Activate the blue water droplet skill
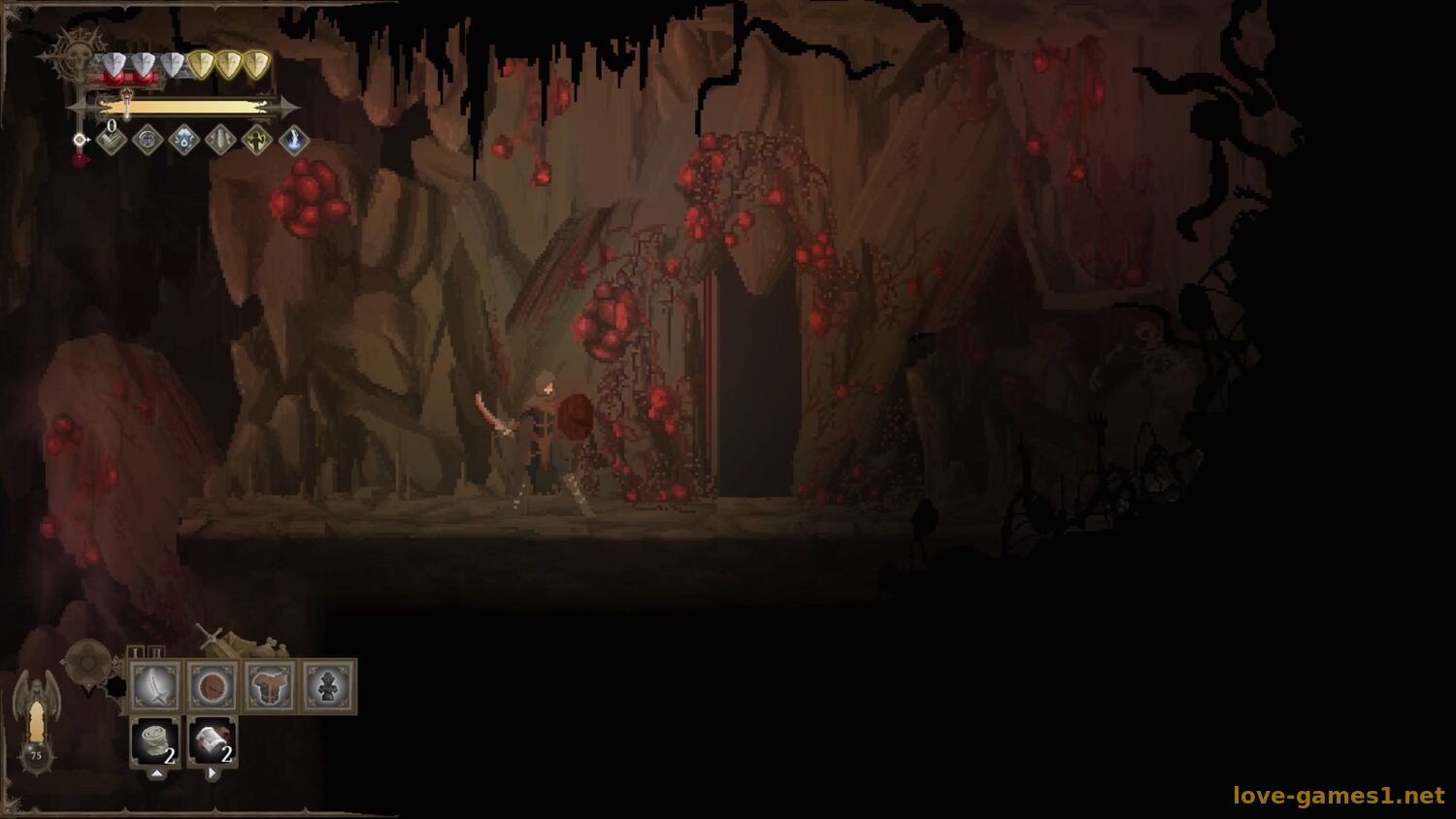This screenshot has height=819, width=1456. [x=184, y=141]
